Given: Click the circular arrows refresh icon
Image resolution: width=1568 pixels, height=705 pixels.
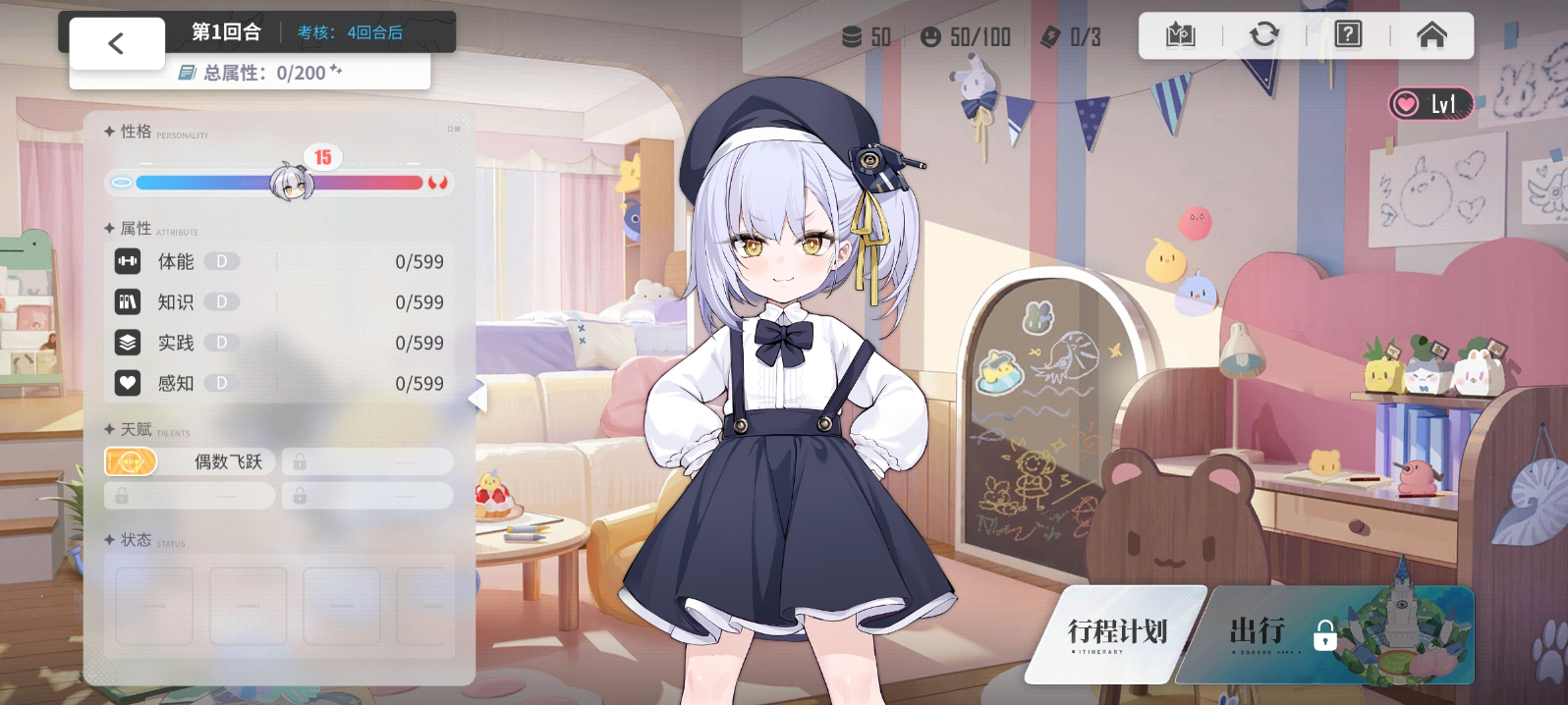Looking at the screenshot, I should coord(1263,35).
